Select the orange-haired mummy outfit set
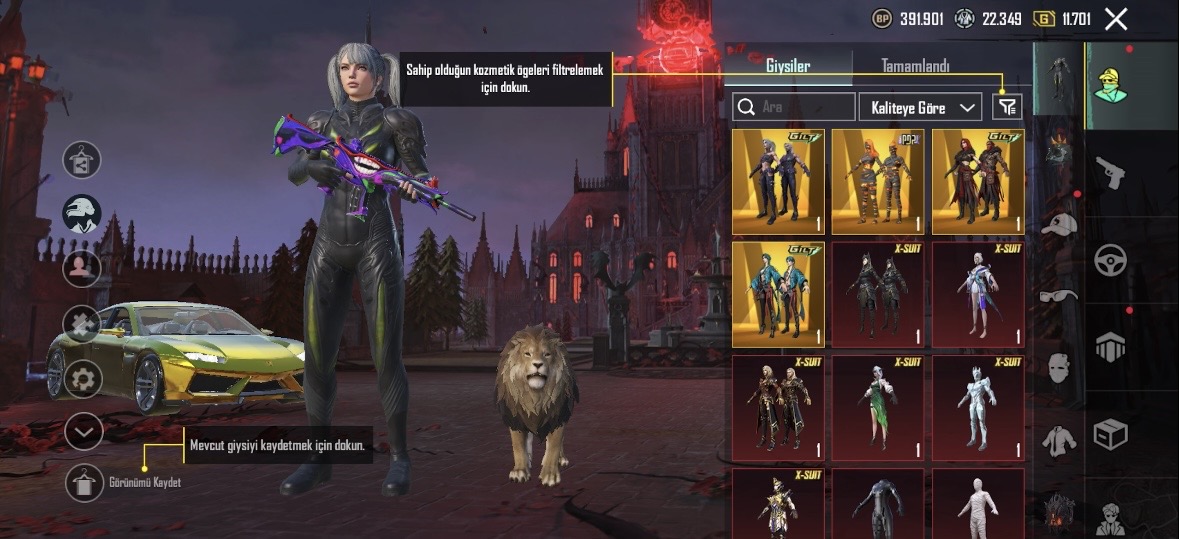1179x539 pixels. pyautogui.click(x=878, y=181)
